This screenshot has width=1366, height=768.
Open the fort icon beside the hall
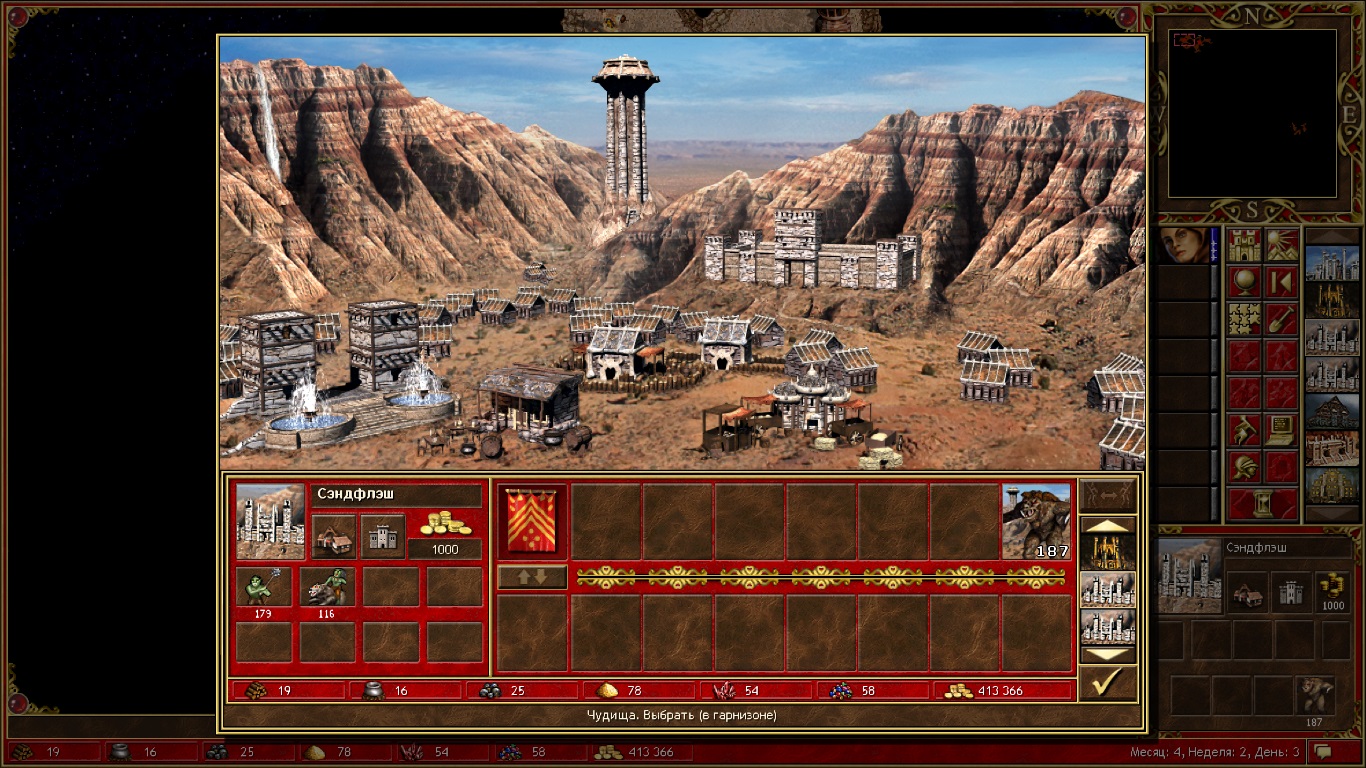[x=383, y=537]
